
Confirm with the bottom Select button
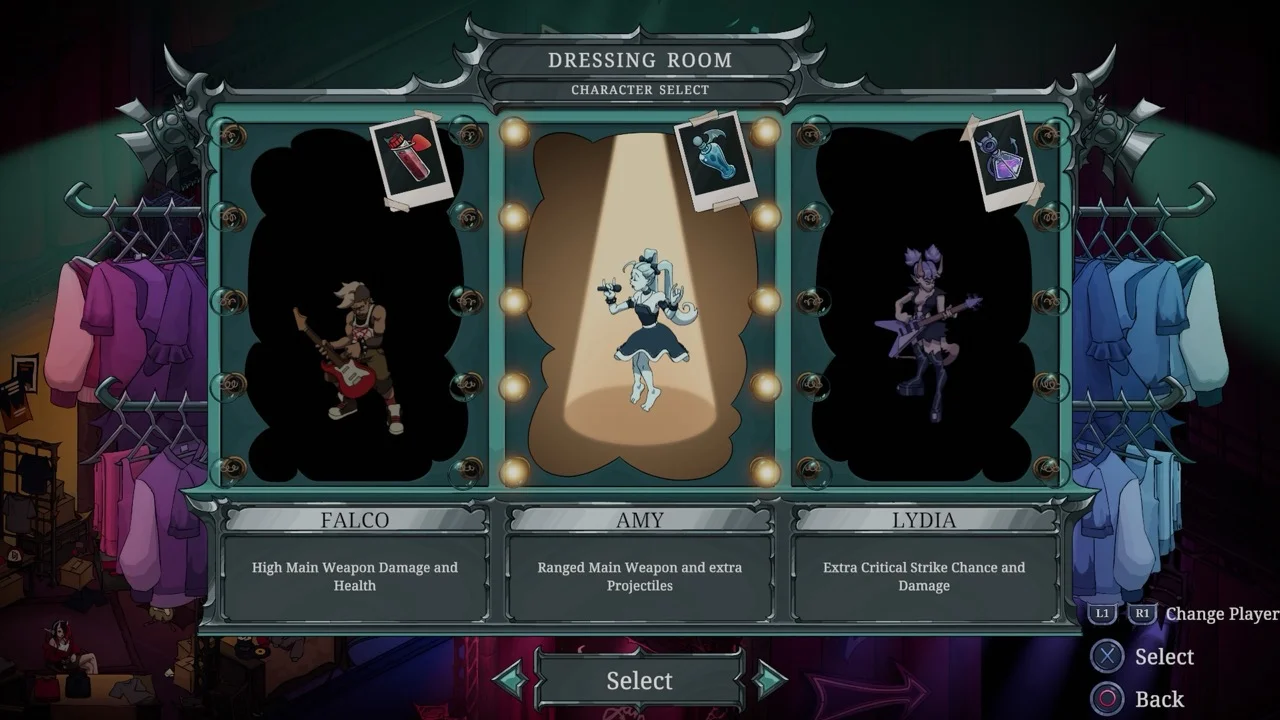point(640,681)
